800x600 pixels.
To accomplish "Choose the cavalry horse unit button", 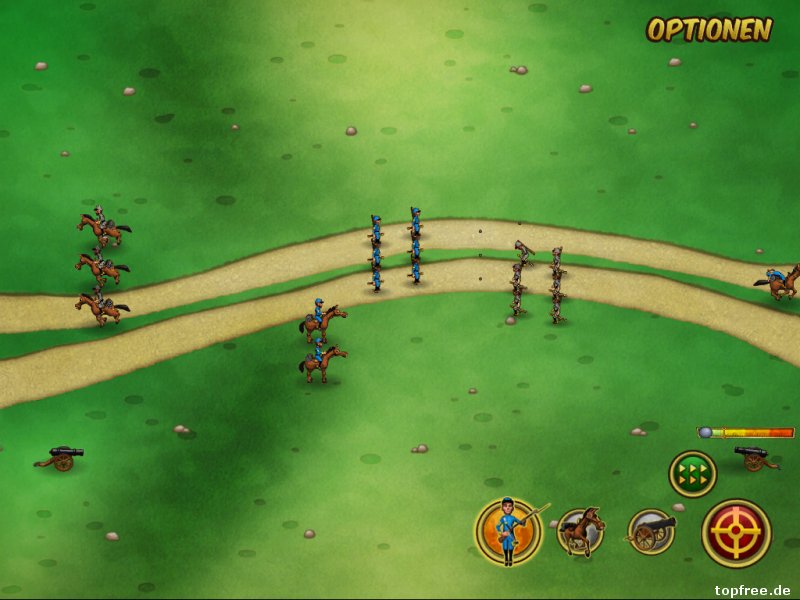I will point(580,532).
